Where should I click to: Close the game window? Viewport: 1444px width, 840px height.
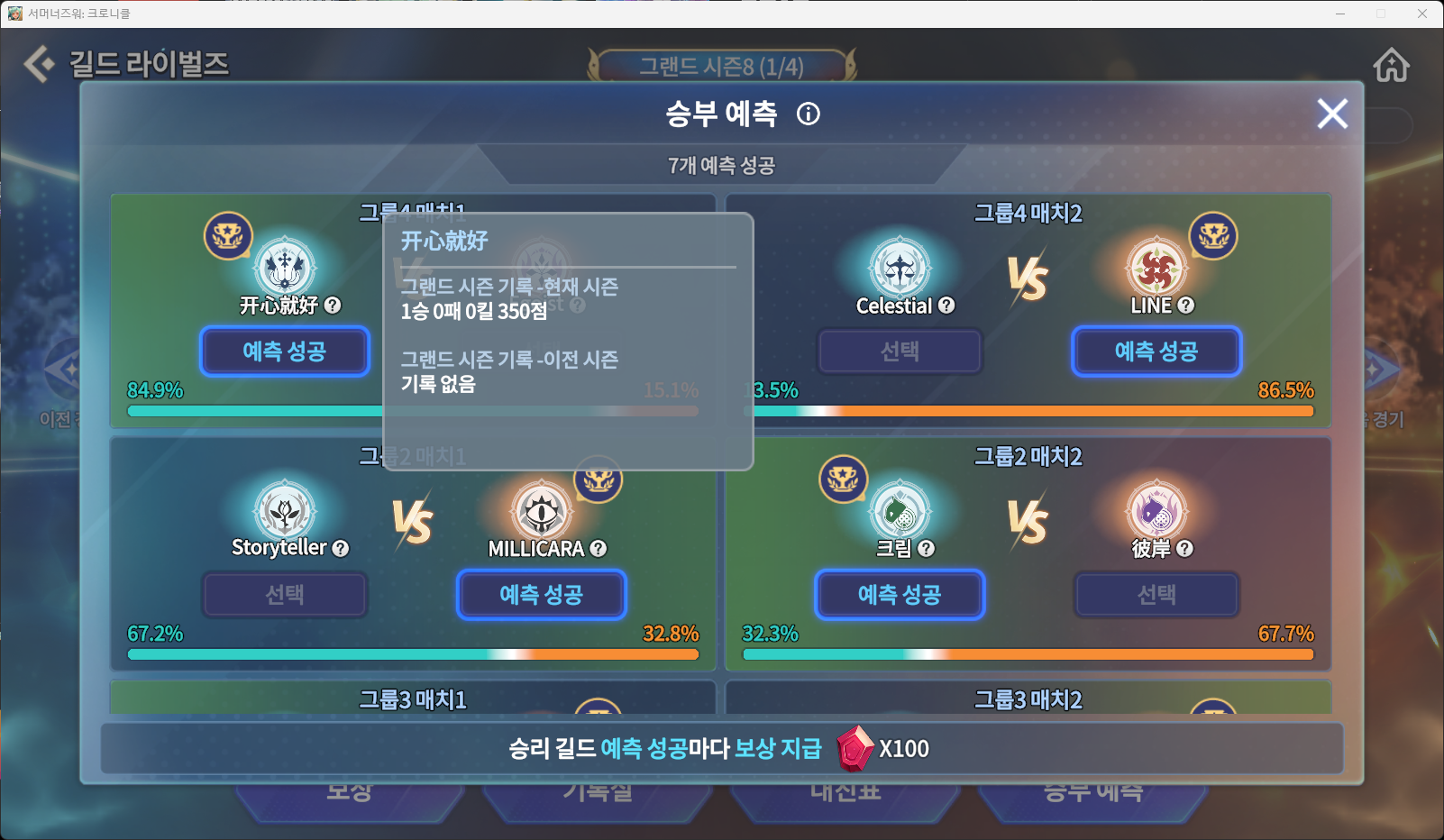[1421, 14]
